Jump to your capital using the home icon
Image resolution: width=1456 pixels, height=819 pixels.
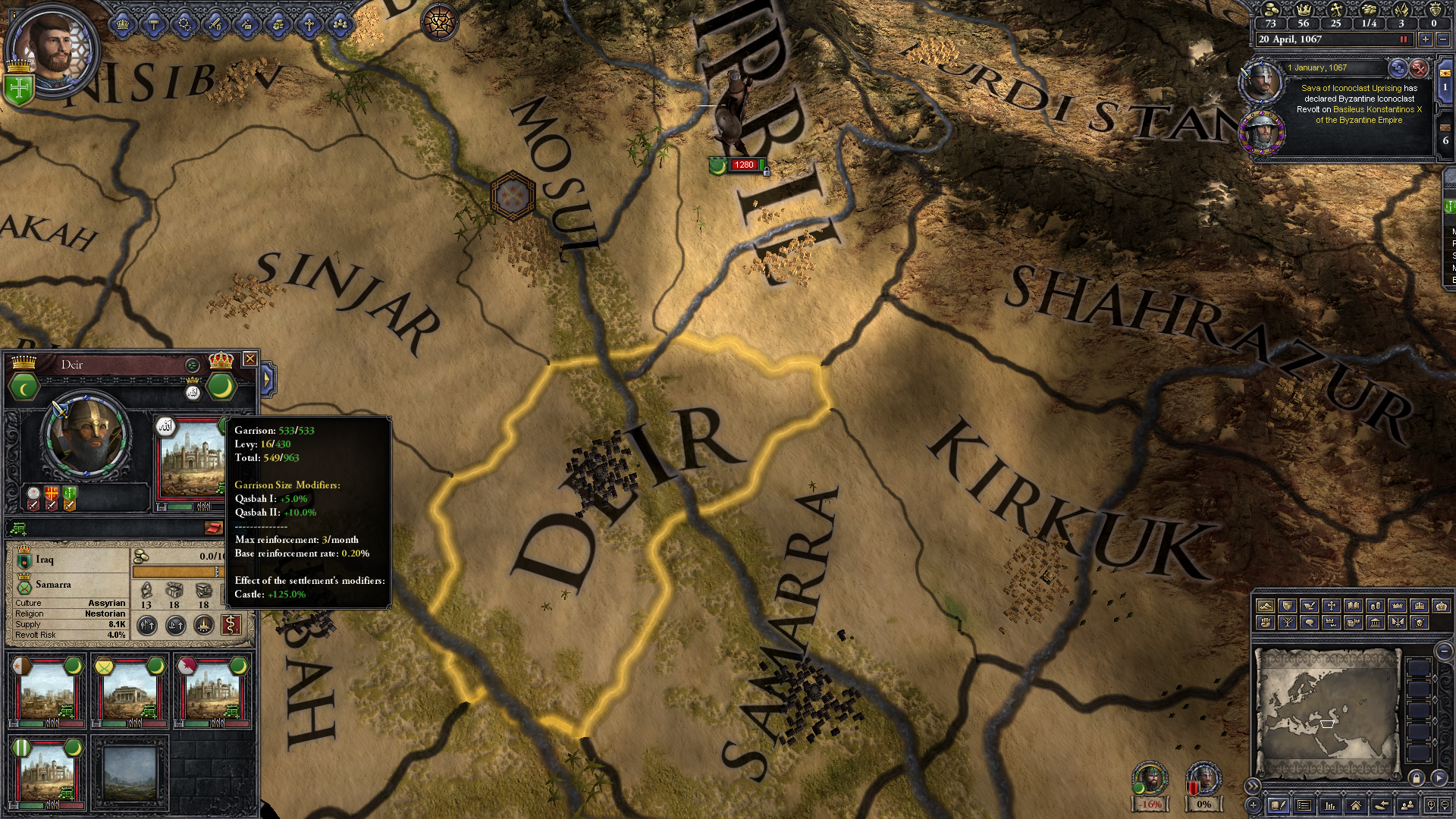pyautogui.click(x=1356, y=805)
